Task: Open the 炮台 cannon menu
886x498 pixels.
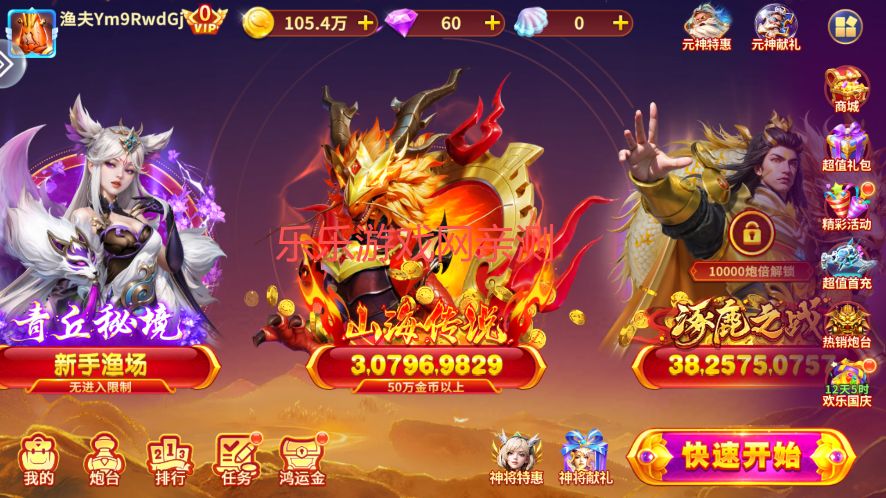Action: coord(103,461)
